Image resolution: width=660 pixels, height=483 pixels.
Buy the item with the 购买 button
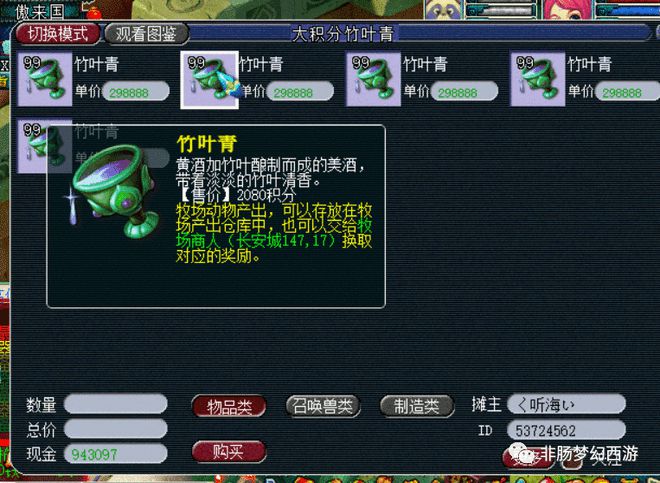coord(227,452)
